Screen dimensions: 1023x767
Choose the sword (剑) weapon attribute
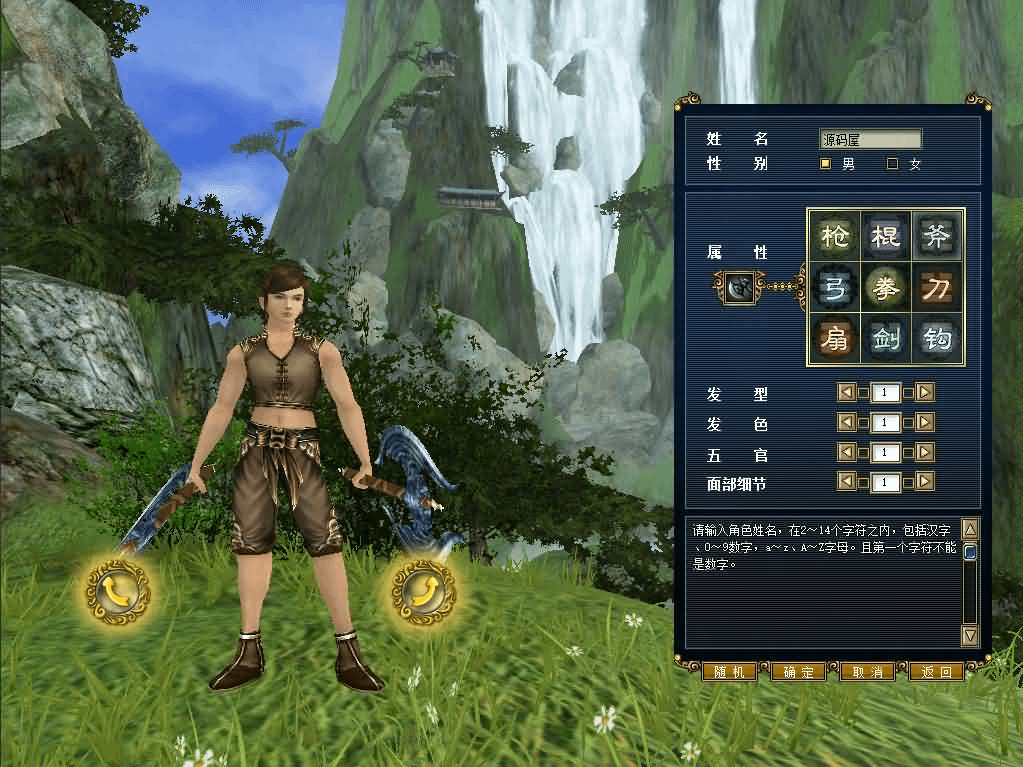(885, 340)
